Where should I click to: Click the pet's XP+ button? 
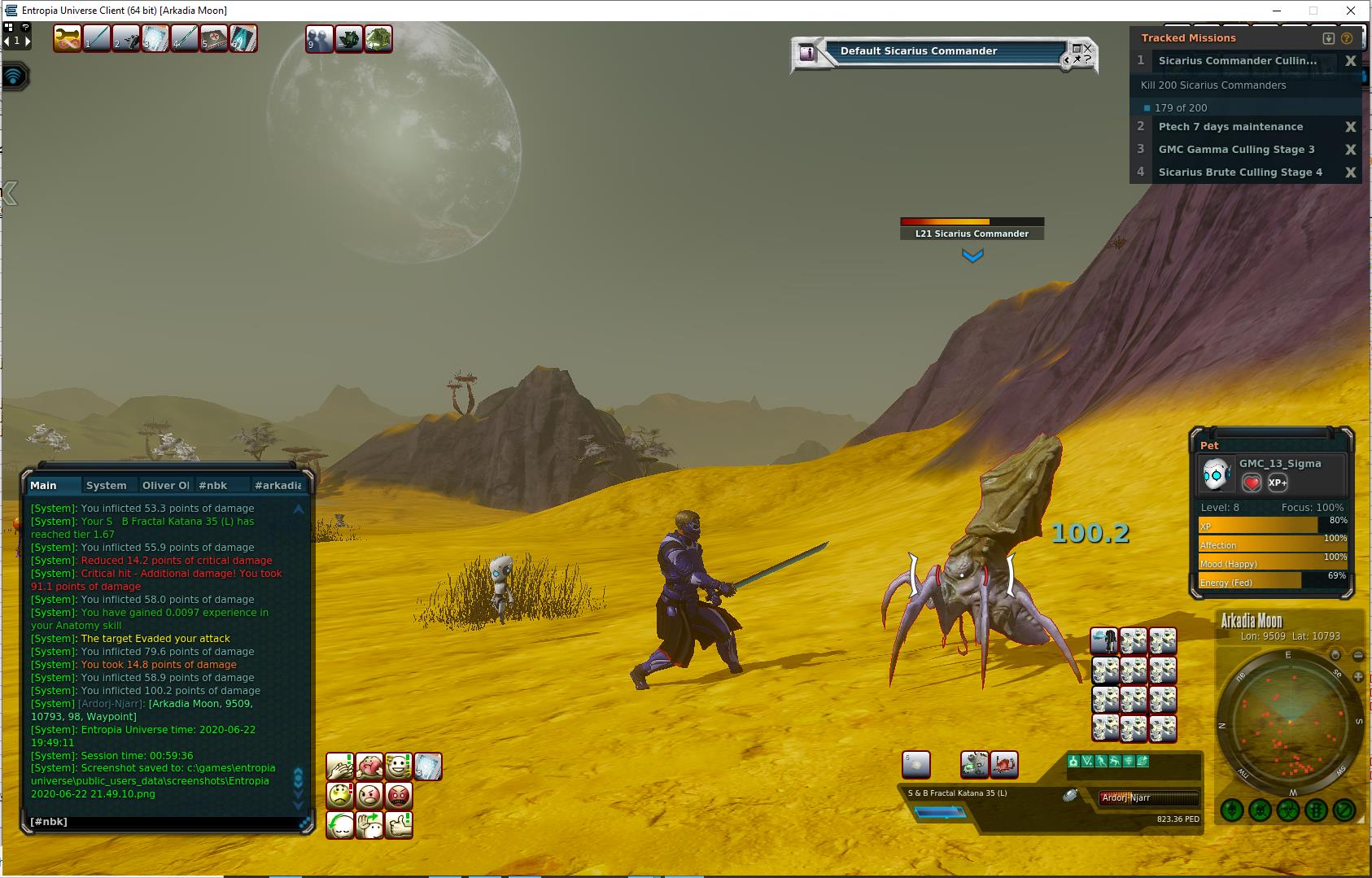click(x=1278, y=483)
